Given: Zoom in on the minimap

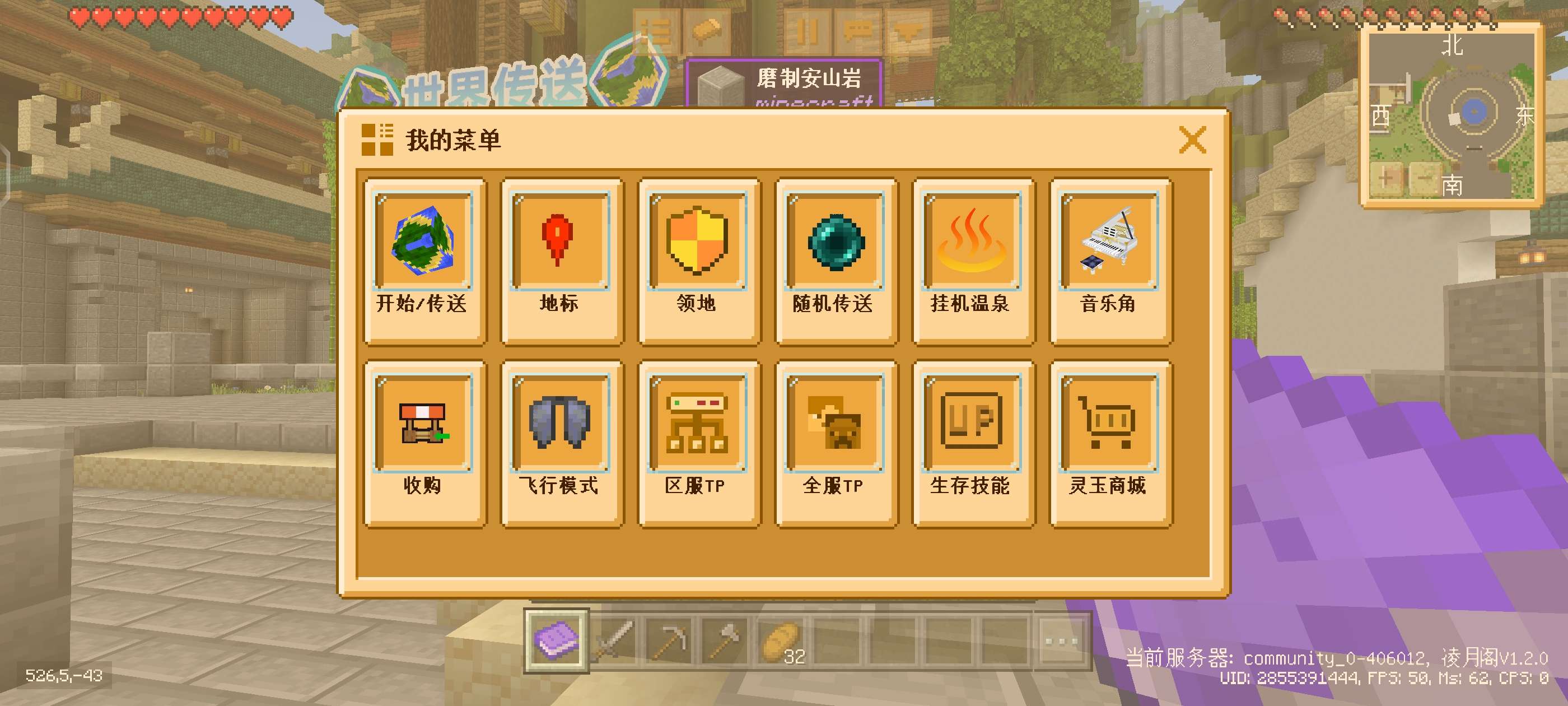Looking at the screenshot, I should point(1386,179).
